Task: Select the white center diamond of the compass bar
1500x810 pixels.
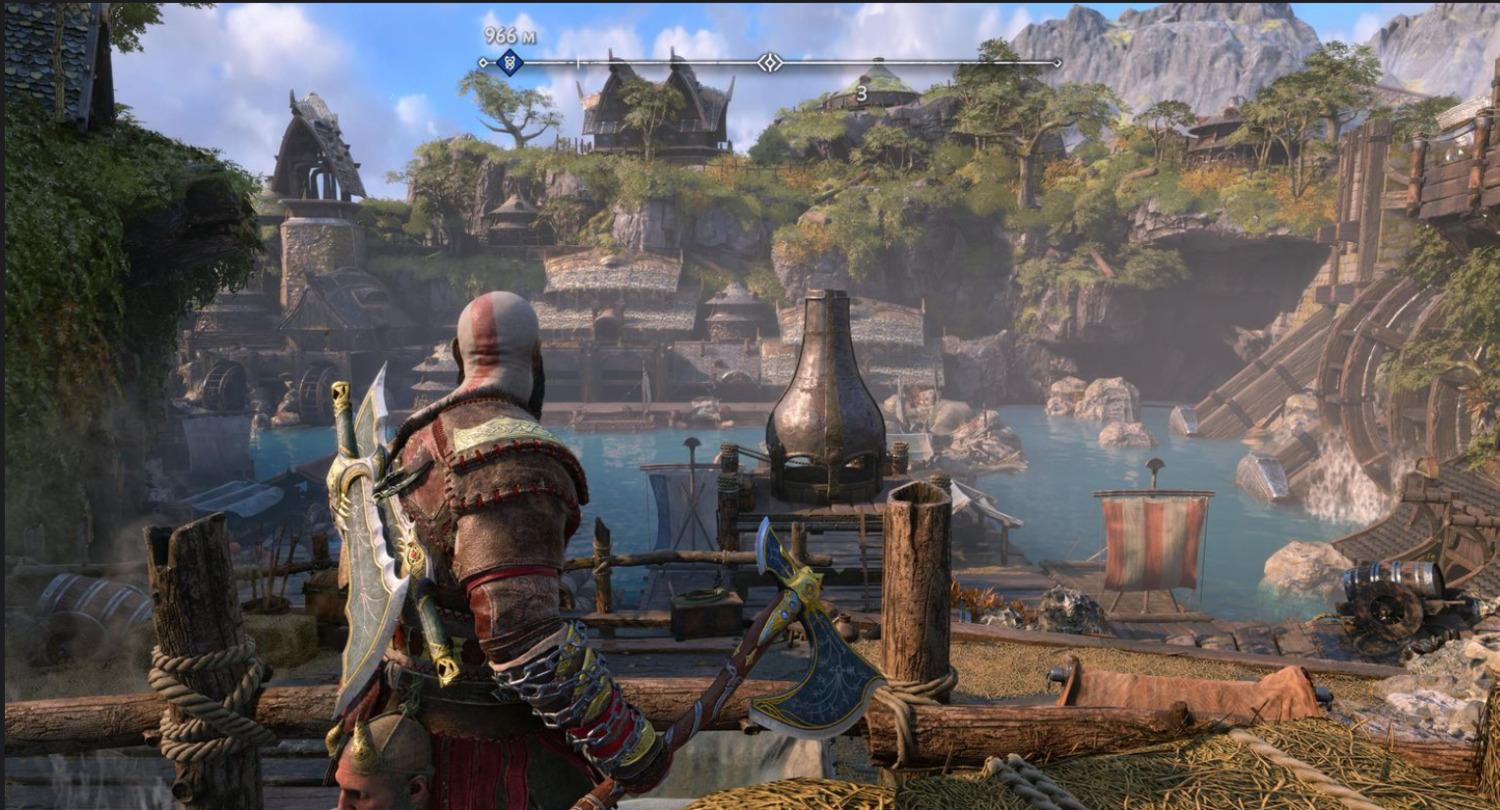Action: 769,62
